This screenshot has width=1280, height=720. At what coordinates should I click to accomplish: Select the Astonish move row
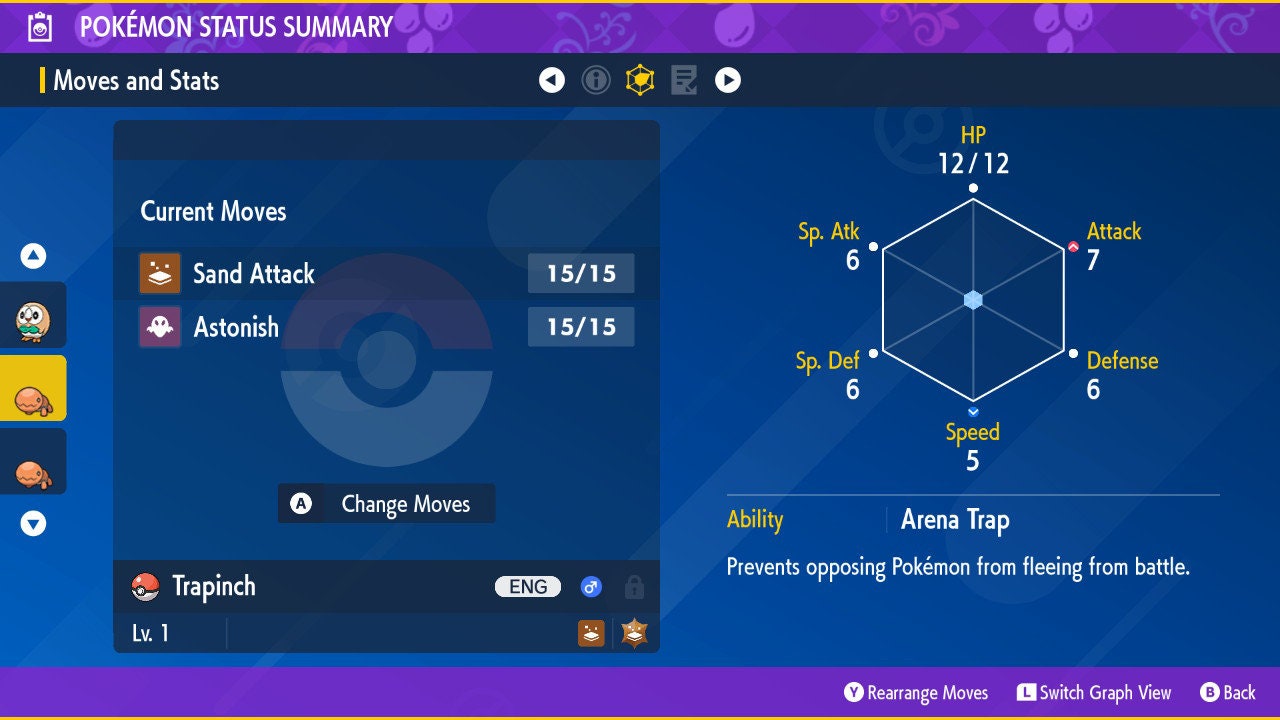point(386,327)
